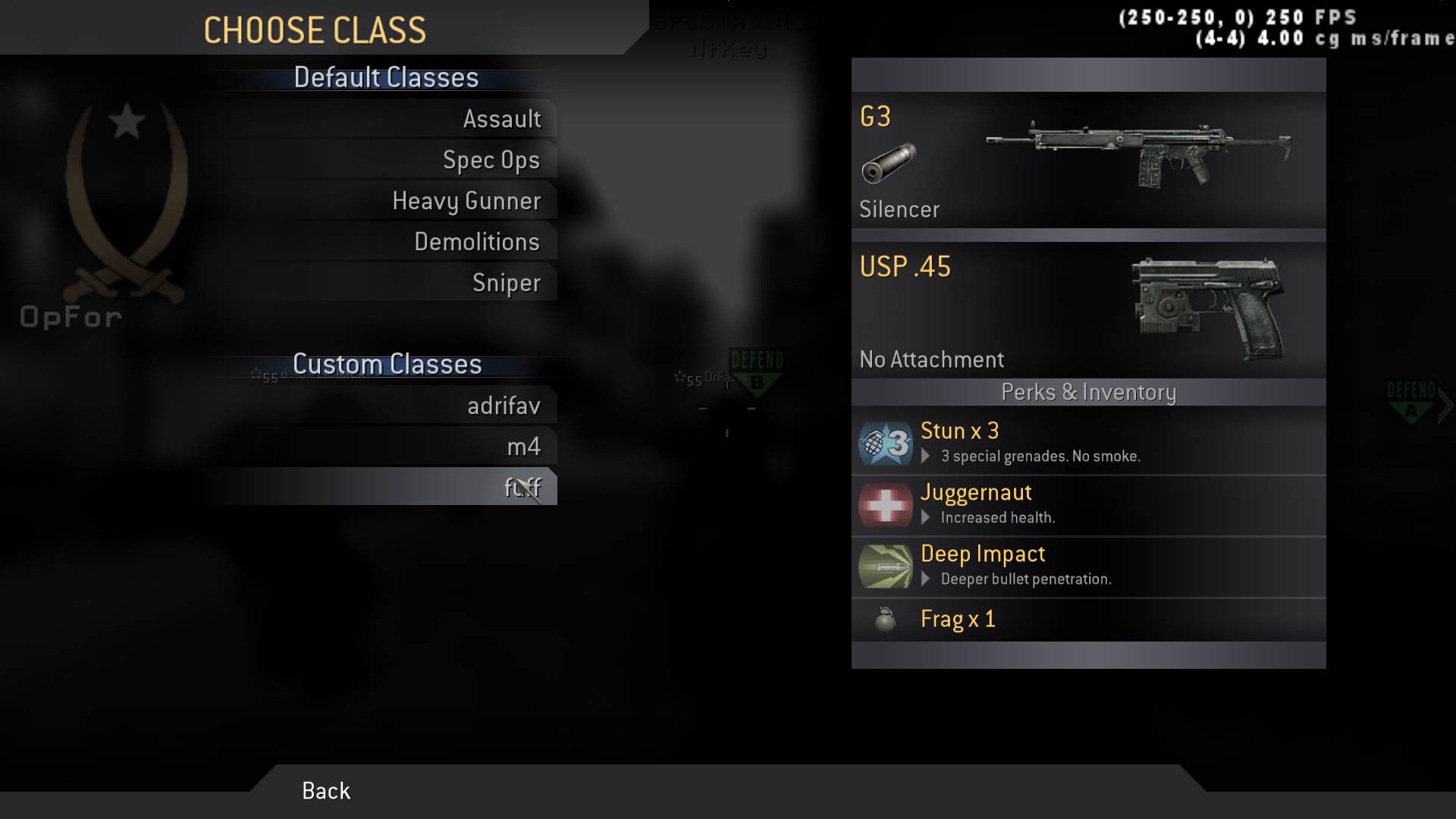
Task: Click the Deep Impact bullet icon
Action: 885,566
